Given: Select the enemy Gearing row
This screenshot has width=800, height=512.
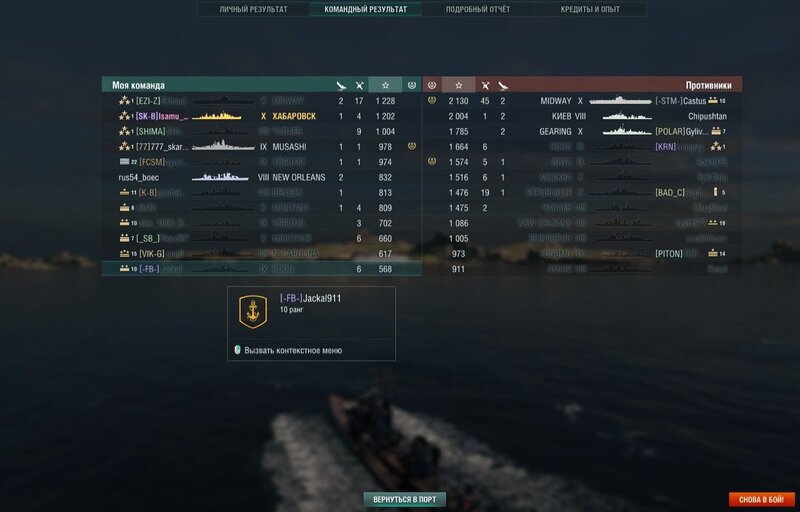Looking at the screenshot, I should (x=600, y=131).
